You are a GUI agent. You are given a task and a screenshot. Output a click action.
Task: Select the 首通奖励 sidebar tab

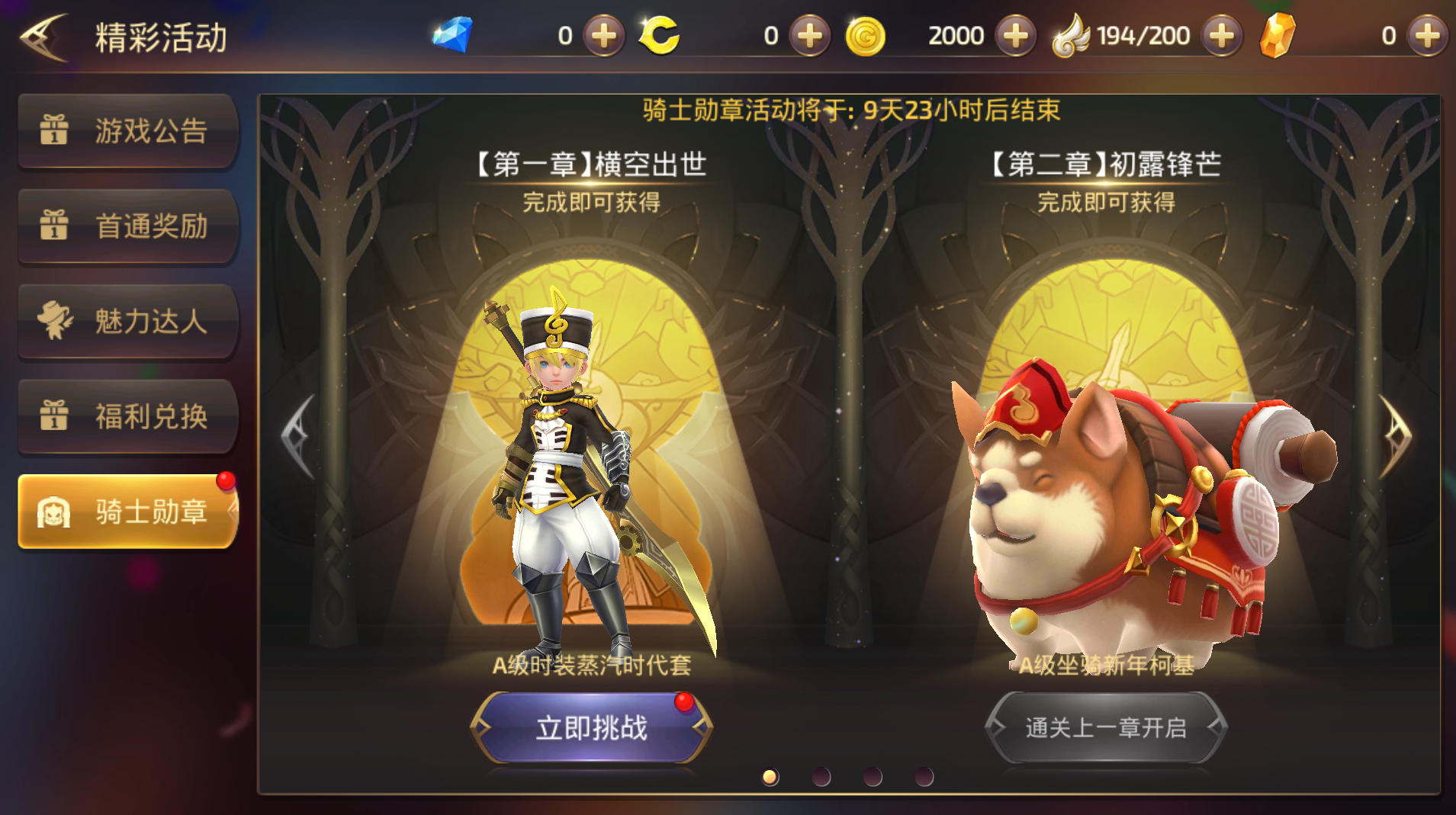[x=128, y=226]
